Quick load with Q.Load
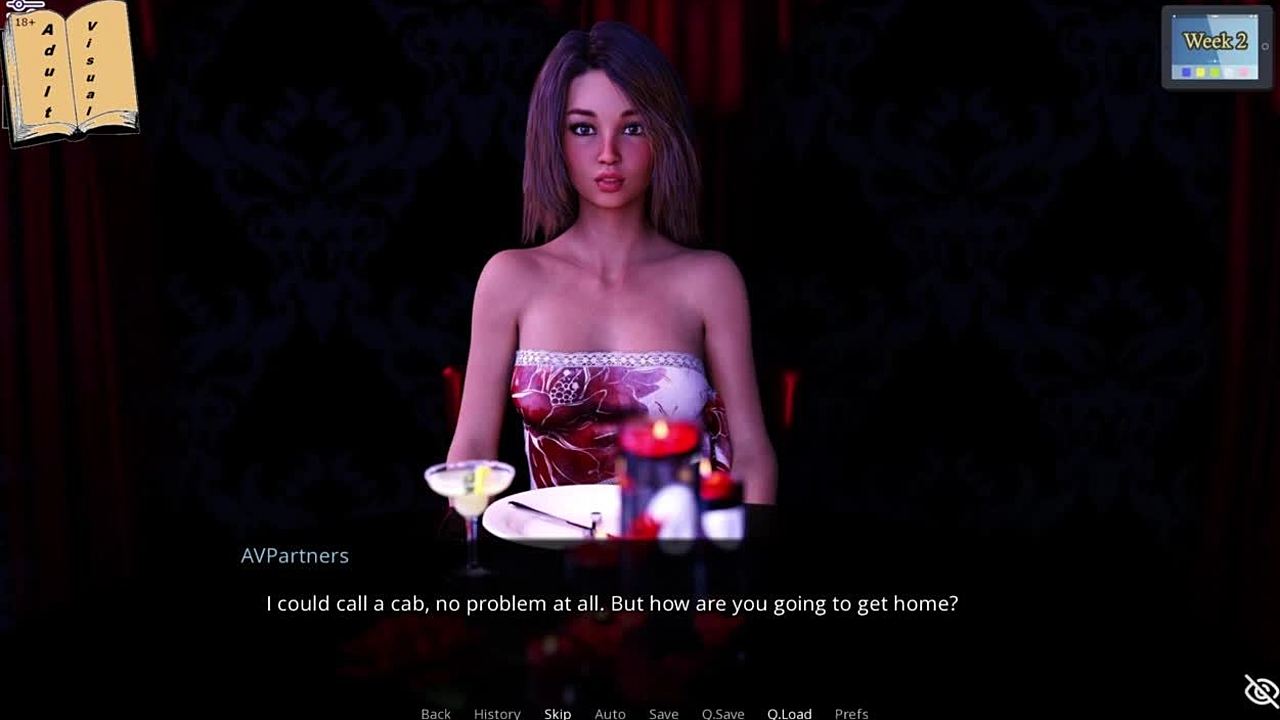1280x720 pixels. (x=789, y=713)
